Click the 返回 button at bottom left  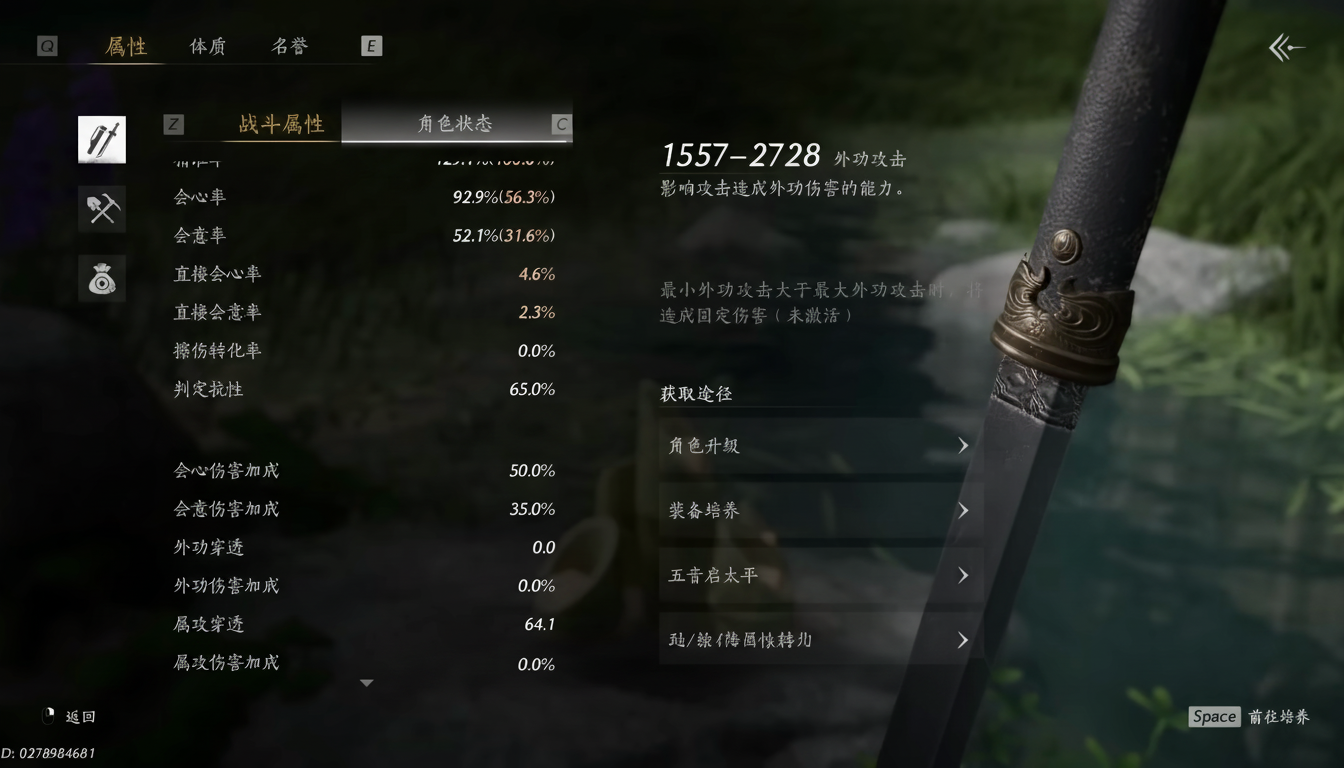click(80, 716)
